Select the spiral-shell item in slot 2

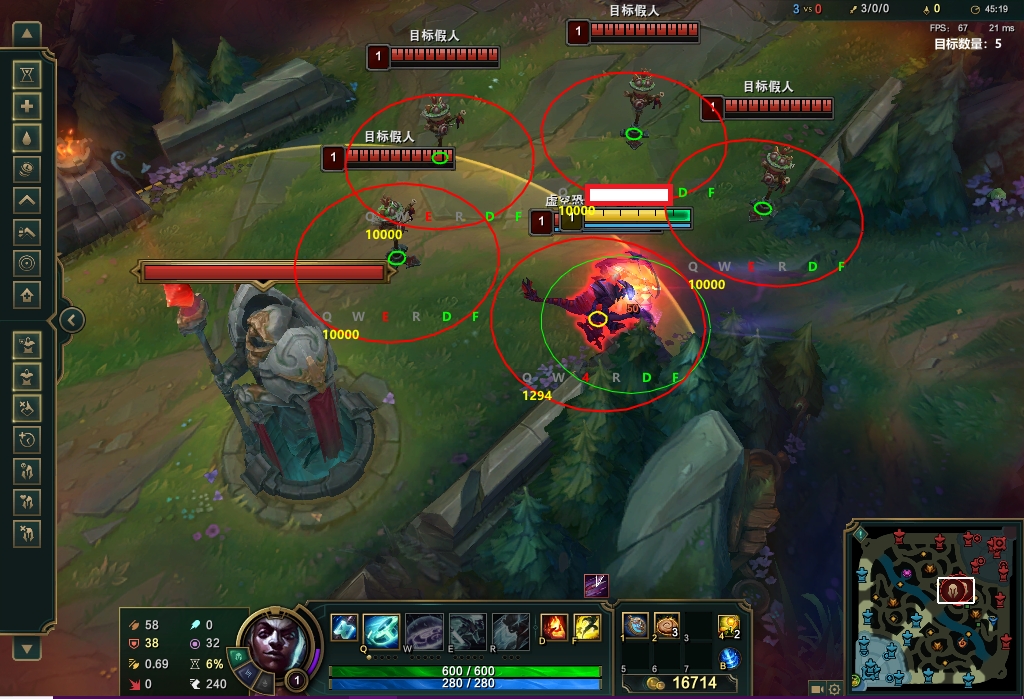click(666, 626)
